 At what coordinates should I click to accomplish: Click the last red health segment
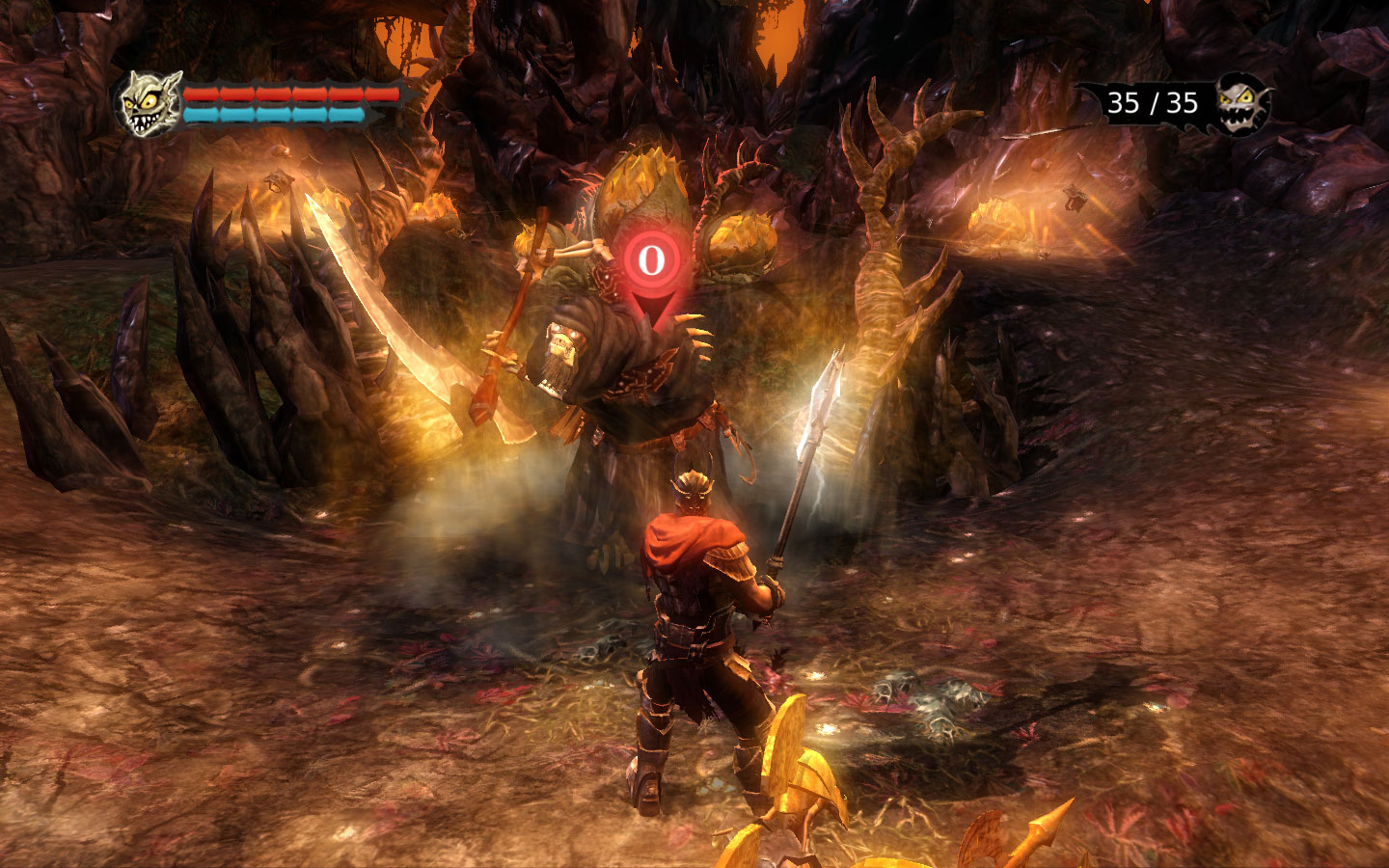(x=381, y=94)
